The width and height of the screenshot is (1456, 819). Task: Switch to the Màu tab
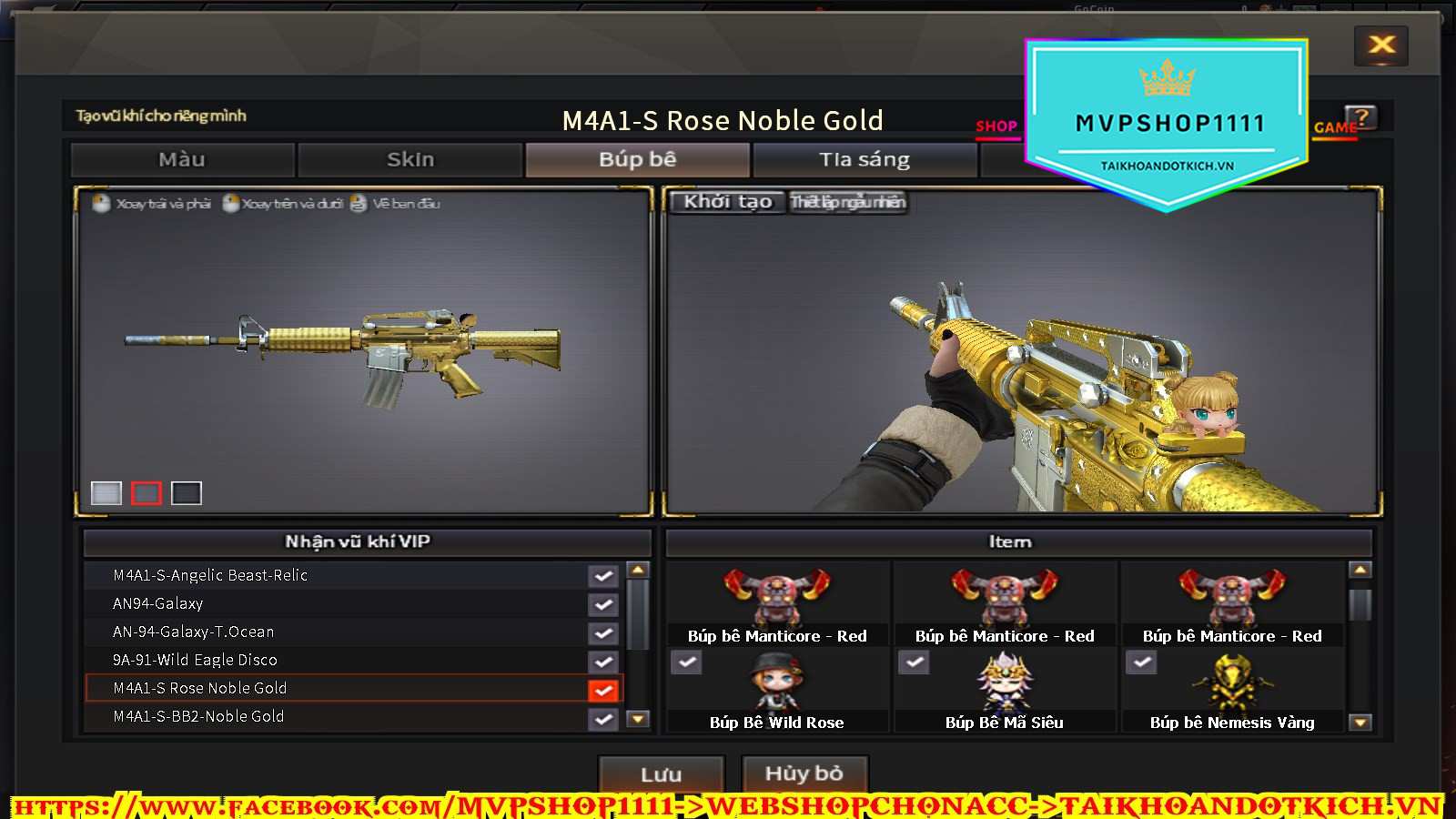(182, 160)
